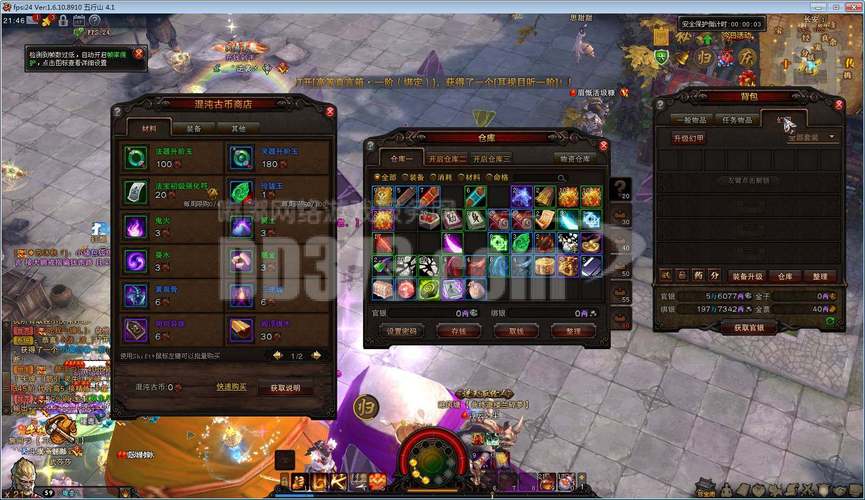Select the shop item costing 180 coins
Image resolution: width=865 pixels, height=500 pixels.
[242, 157]
